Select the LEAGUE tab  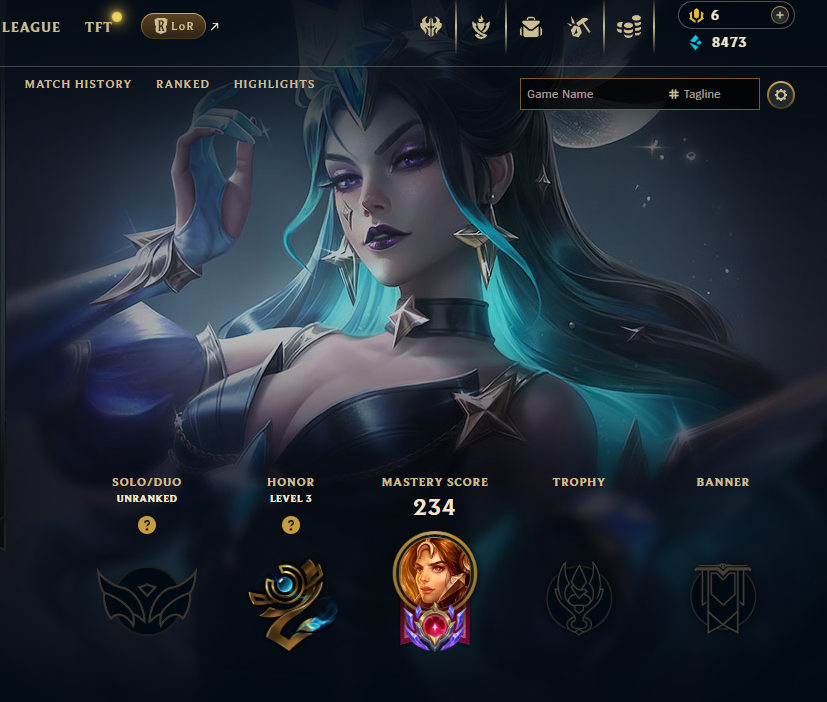[31, 27]
